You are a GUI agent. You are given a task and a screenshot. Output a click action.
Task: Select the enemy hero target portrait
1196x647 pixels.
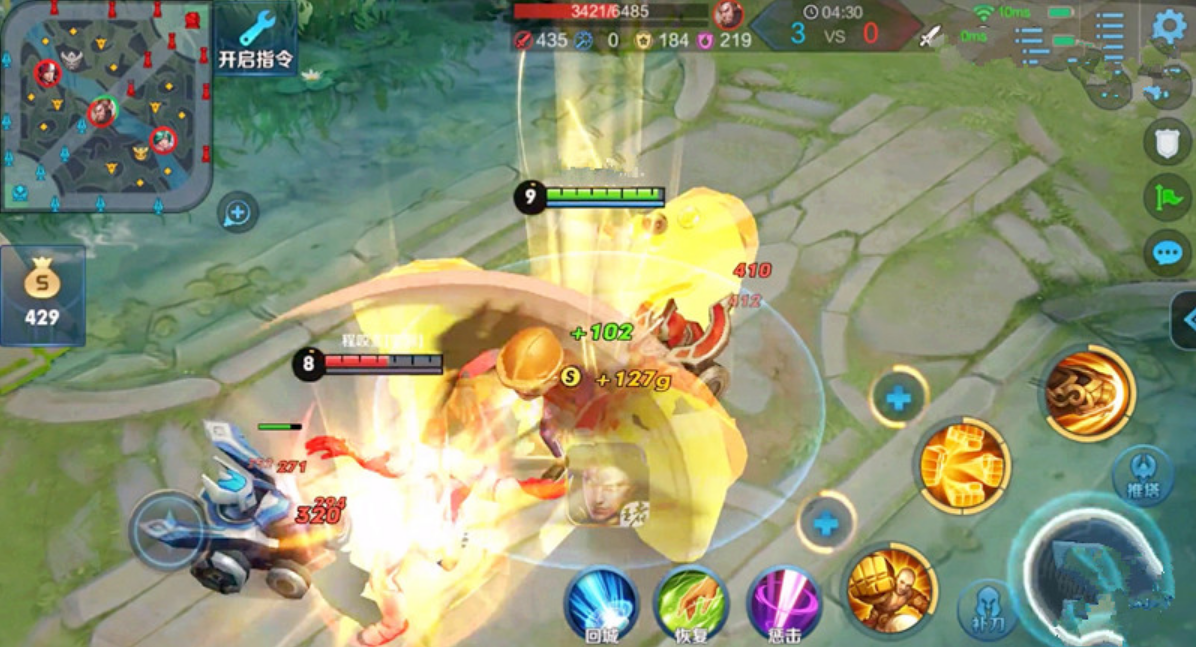point(607,485)
